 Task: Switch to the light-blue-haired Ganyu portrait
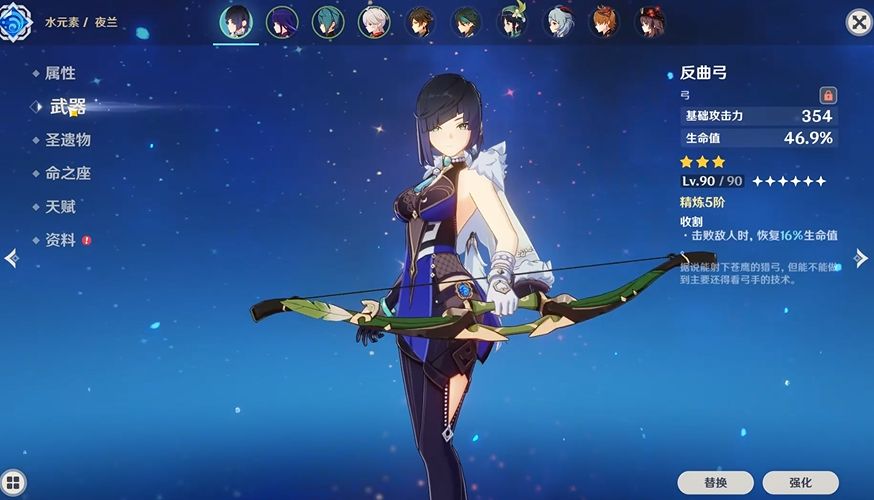coord(559,21)
